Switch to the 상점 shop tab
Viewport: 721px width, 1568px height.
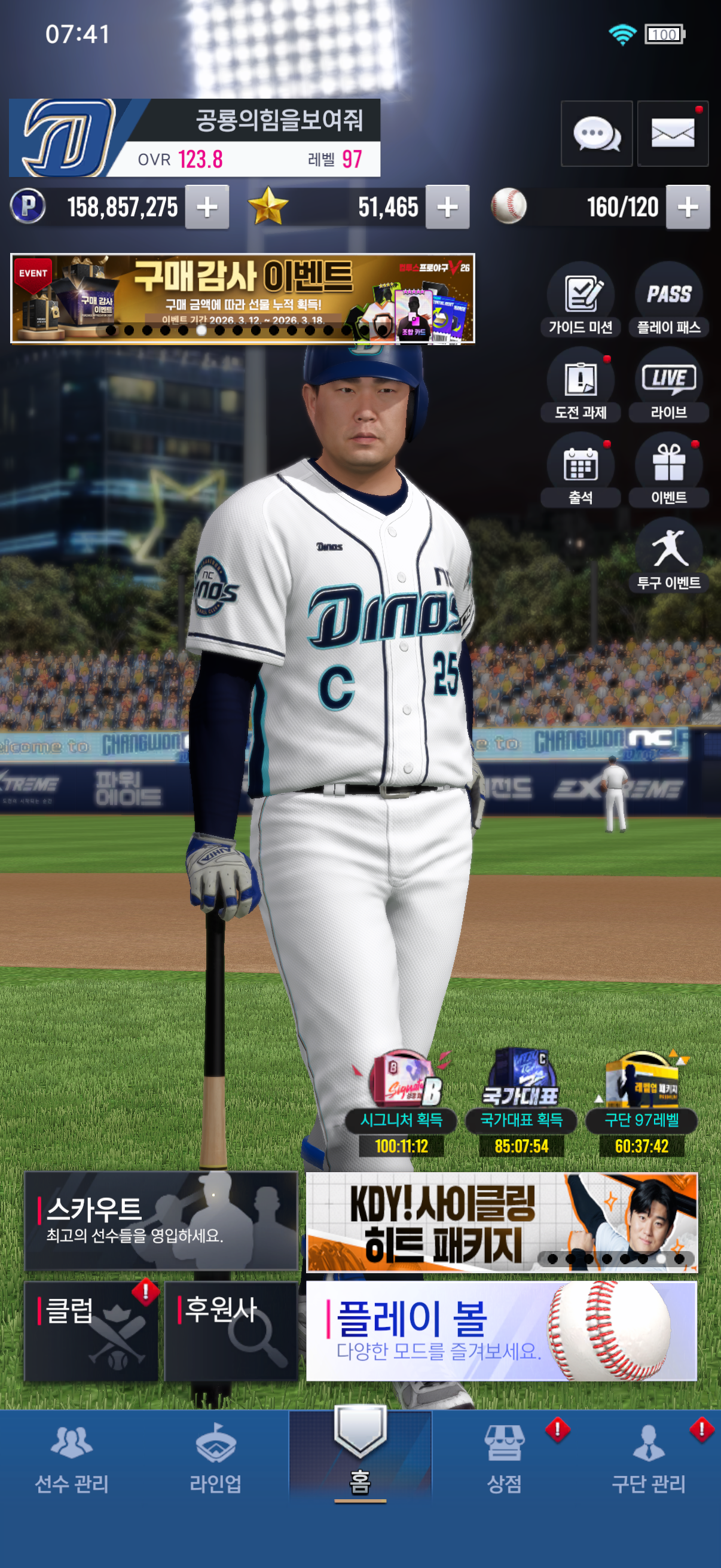coord(505,1461)
